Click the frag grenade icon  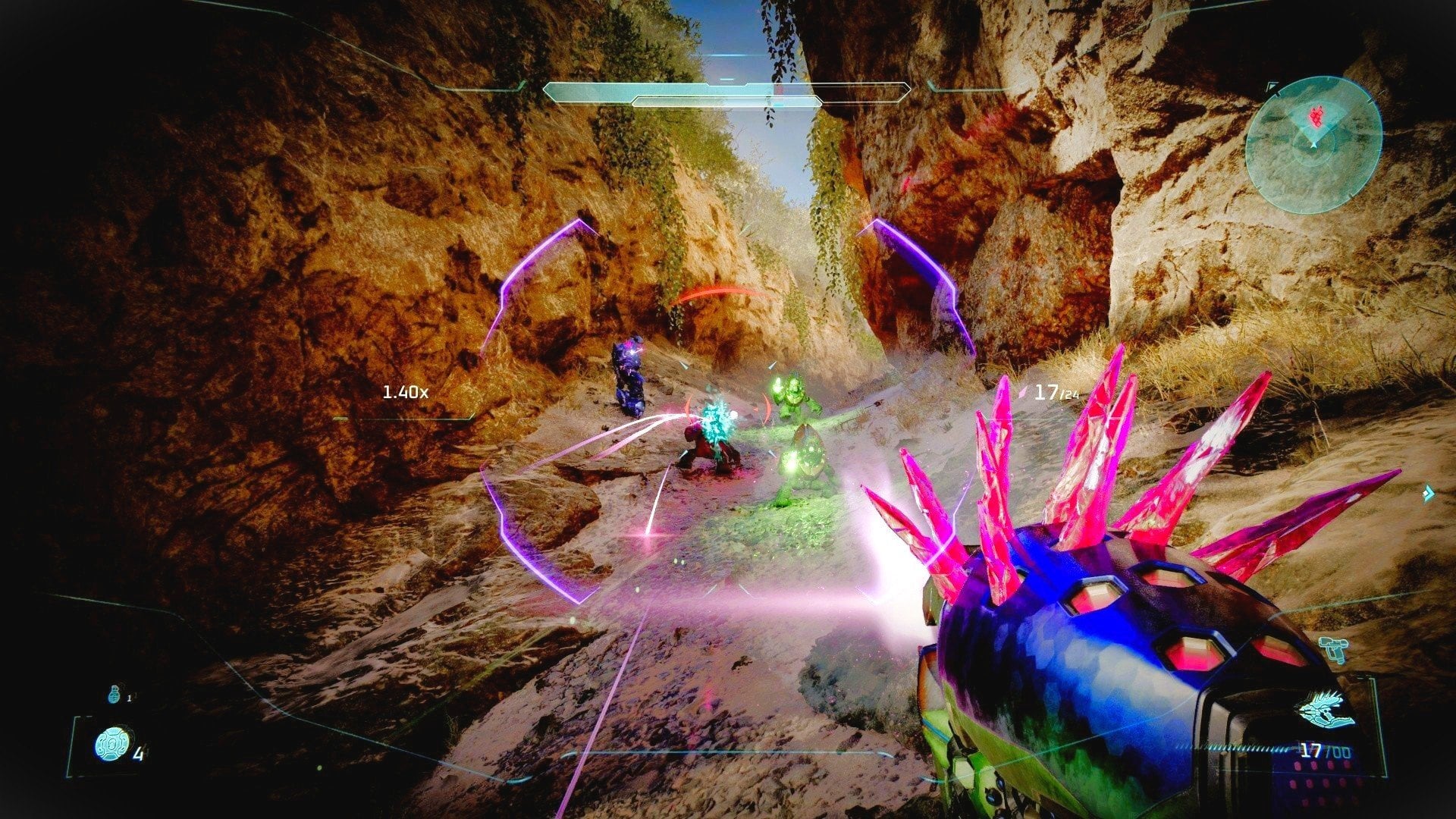(114, 695)
